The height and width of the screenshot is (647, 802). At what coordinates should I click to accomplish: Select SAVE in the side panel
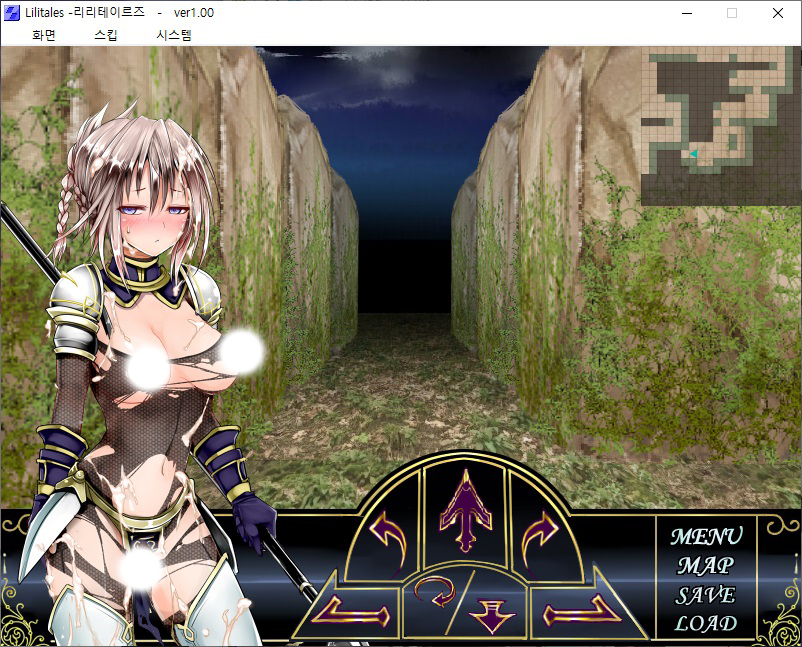click(x=706, y=595)
